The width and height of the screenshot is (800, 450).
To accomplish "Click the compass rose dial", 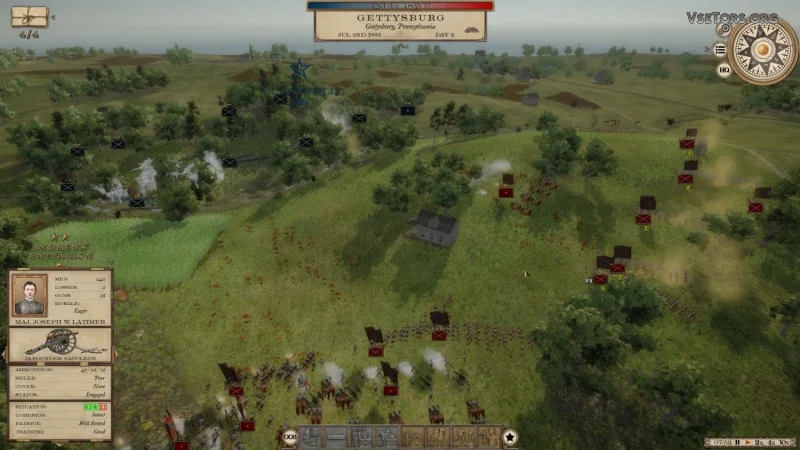I will pyautogui.click(x=763, y=49).
